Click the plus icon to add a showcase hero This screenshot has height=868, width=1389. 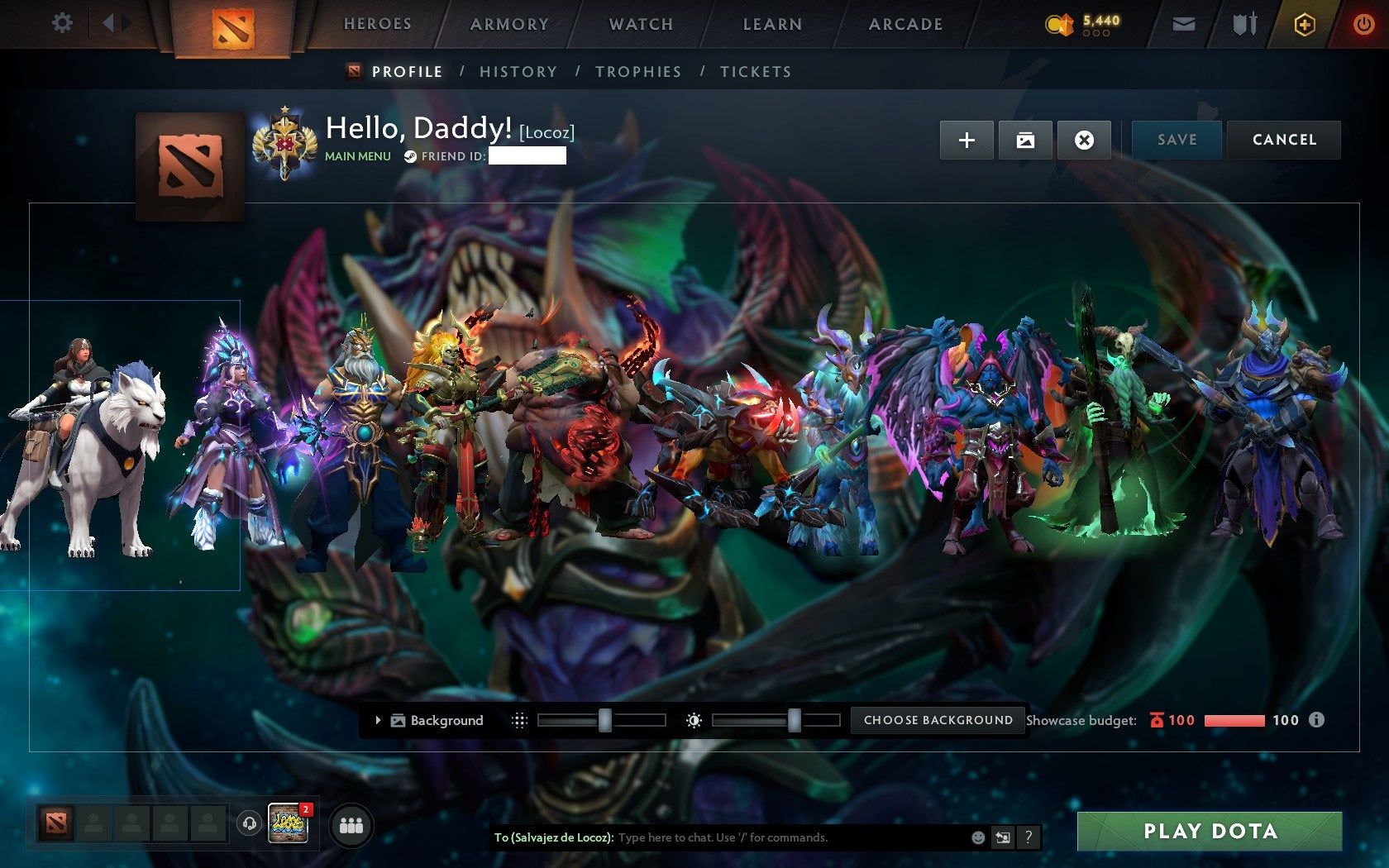966,140
